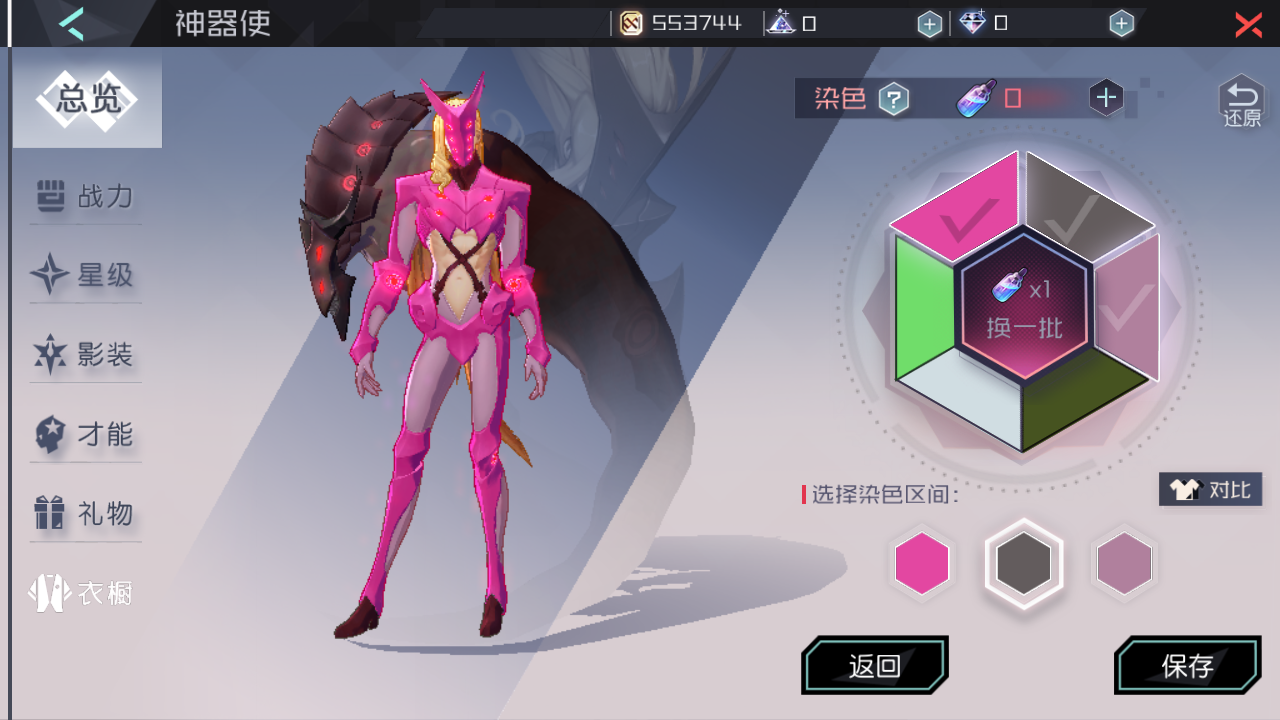This screenshot has height=720, width=1280.
Task: Click the plus button next to diamonds
Action: point(1121,22)
